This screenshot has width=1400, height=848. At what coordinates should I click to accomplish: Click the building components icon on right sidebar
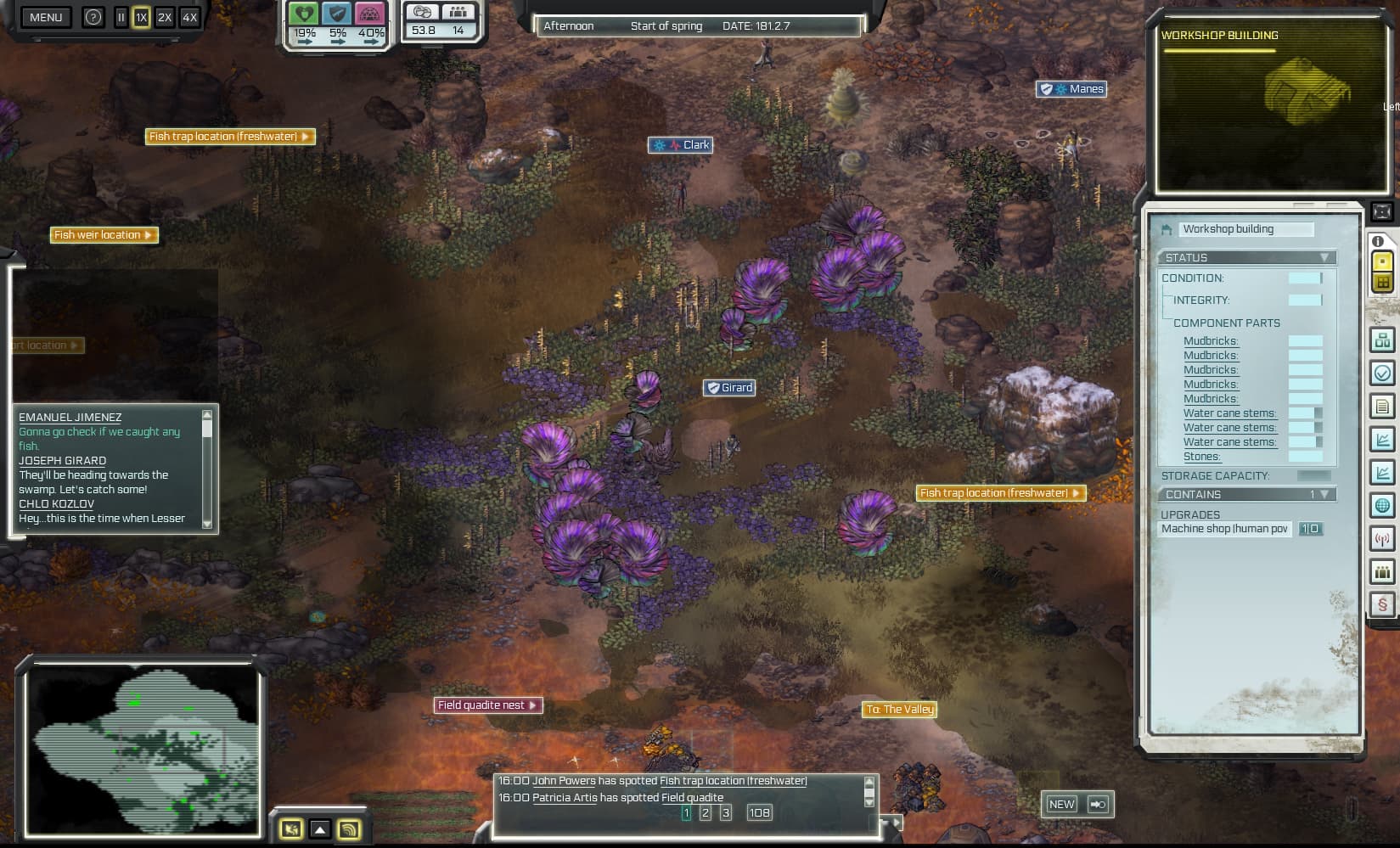pos(1382,340)
